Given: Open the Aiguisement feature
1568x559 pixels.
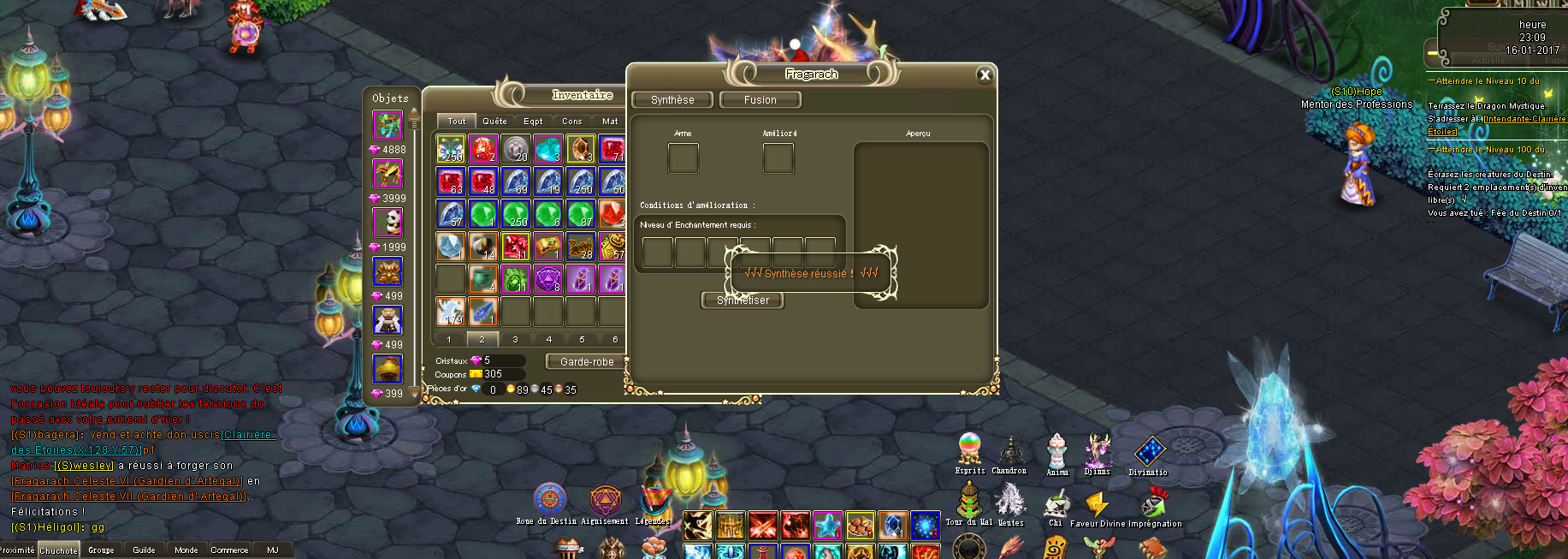Looking at the screenshot, I should (605, 500).
